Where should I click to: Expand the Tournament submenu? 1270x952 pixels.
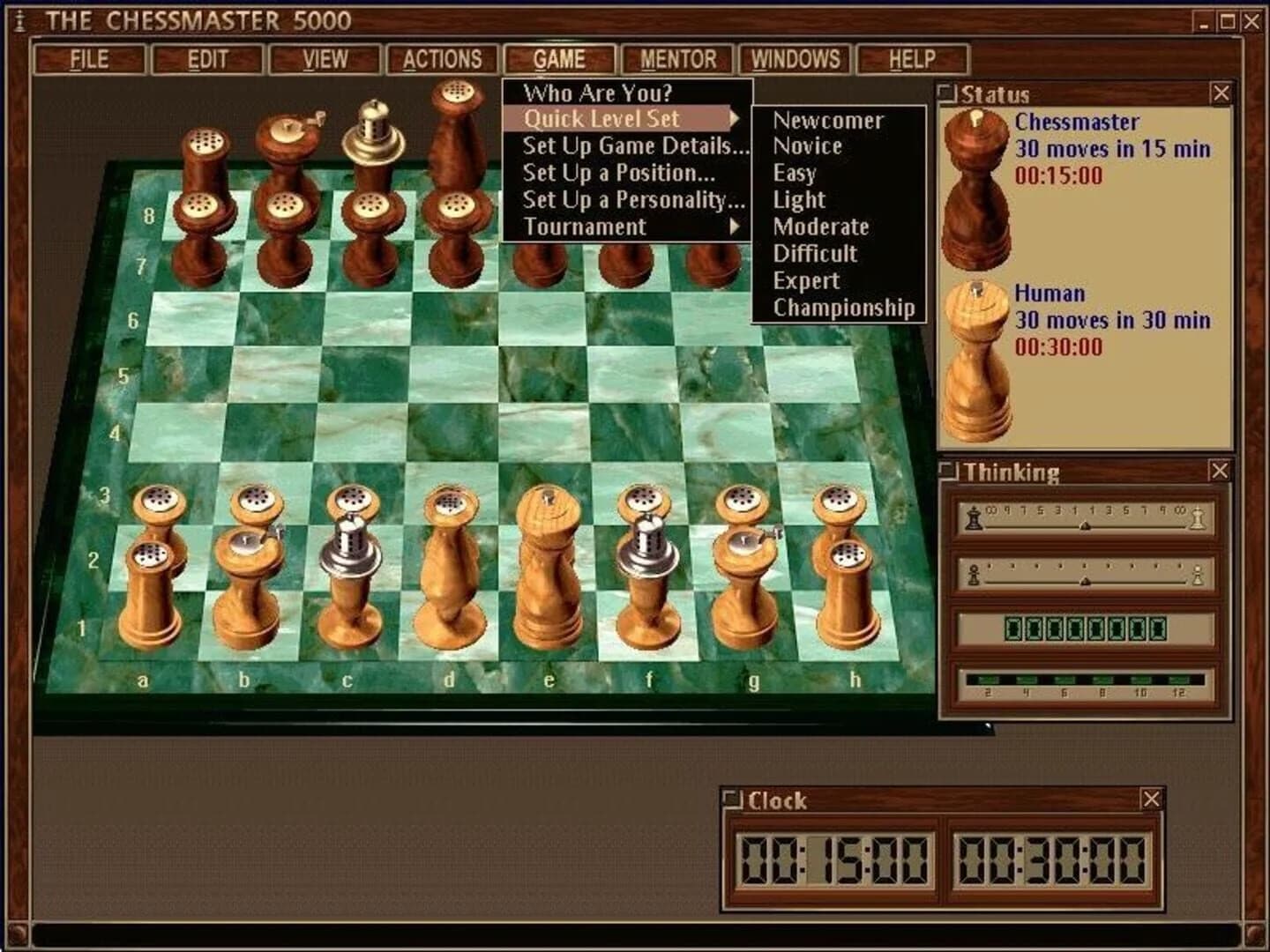tap(736, 227)
